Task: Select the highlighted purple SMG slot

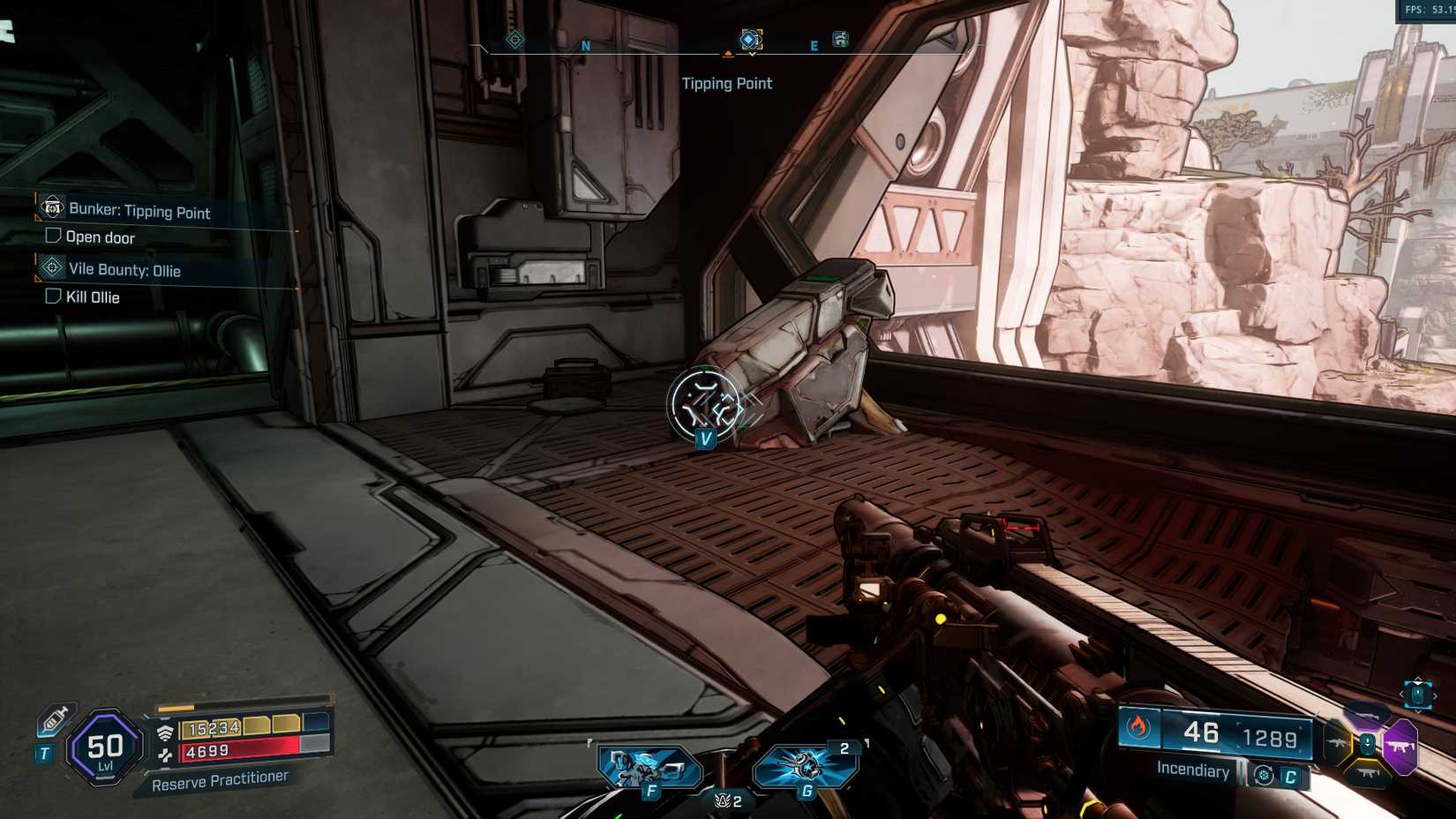Action: pyautogui.click(x=1401, y=746)
